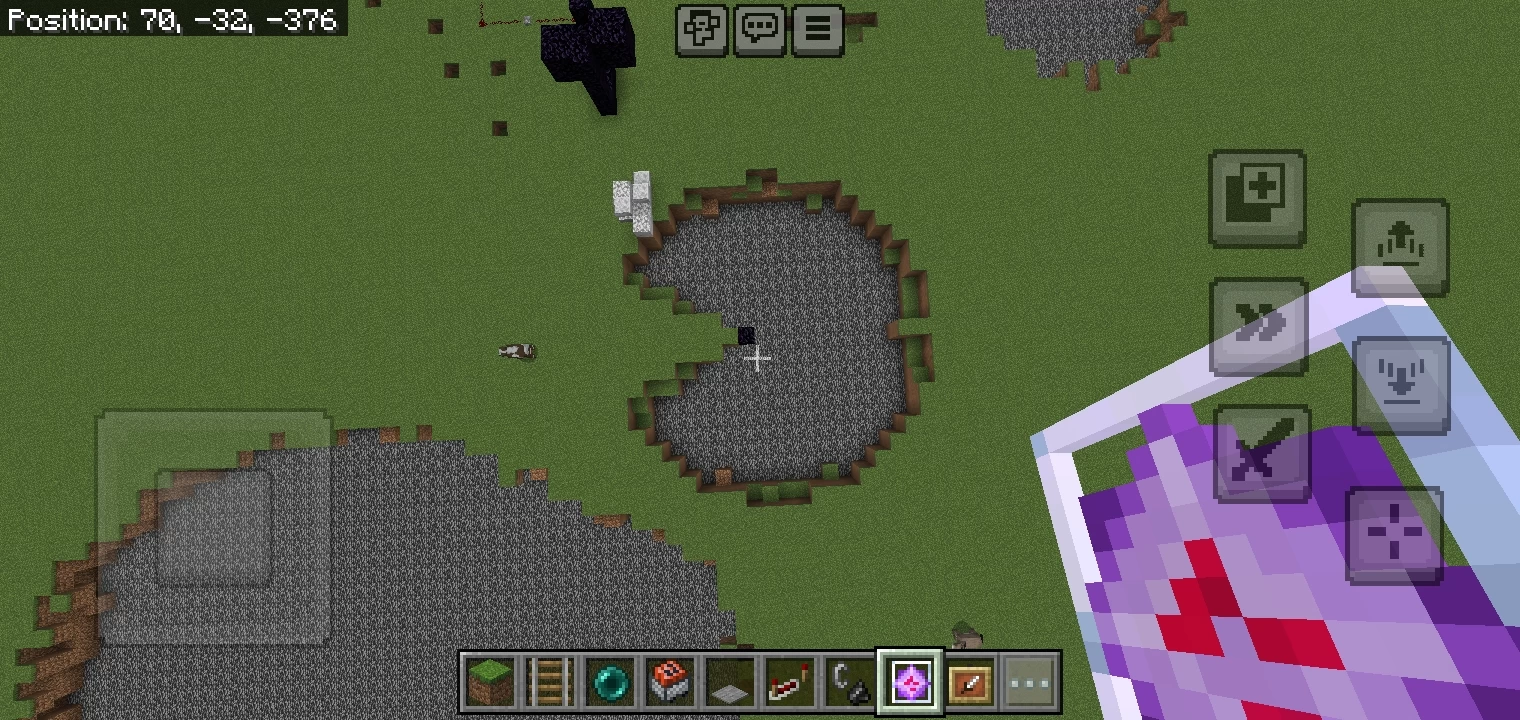Tap the sword attack button
This screenshot has height=720, width=1520.
1262,453
